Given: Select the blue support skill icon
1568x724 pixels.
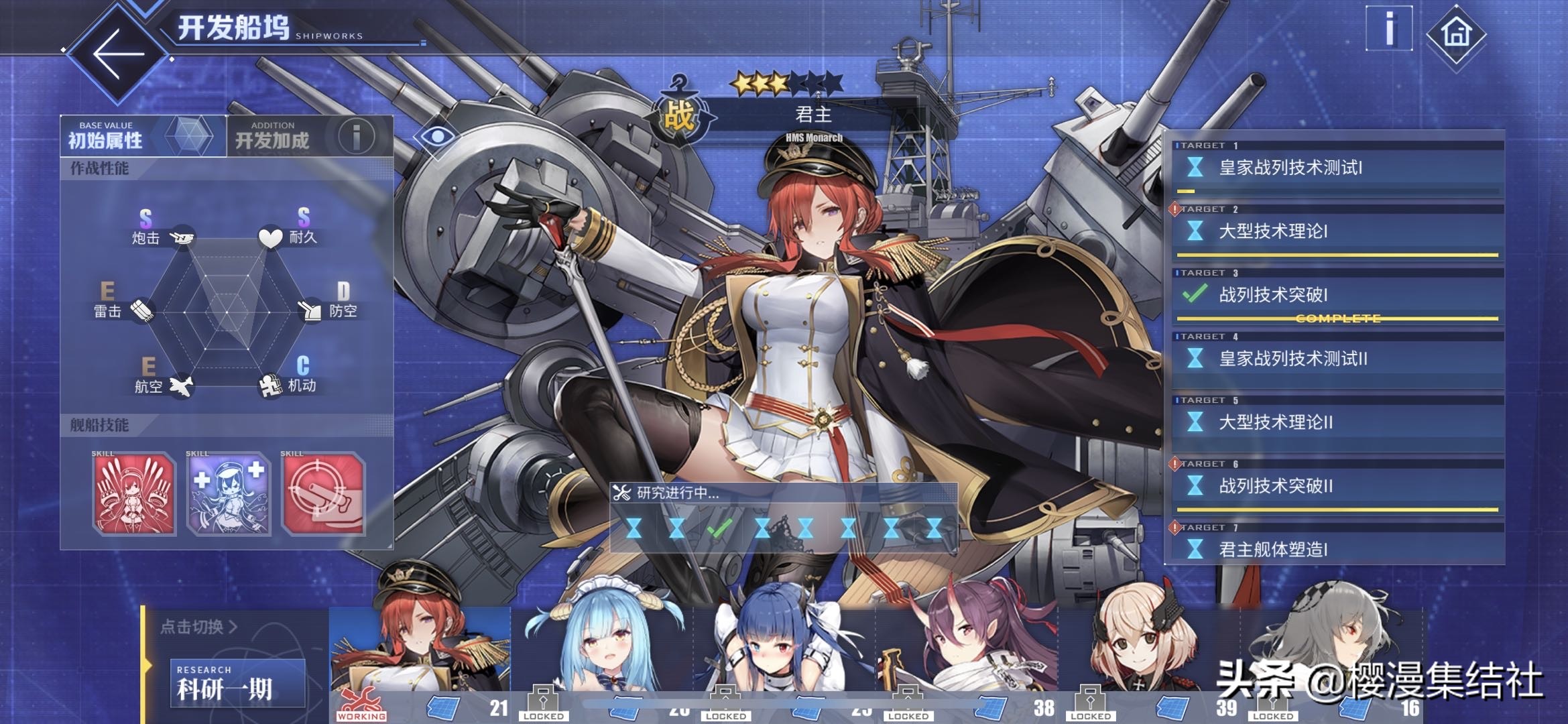Looking at the screenshot, I should (229, 495).
